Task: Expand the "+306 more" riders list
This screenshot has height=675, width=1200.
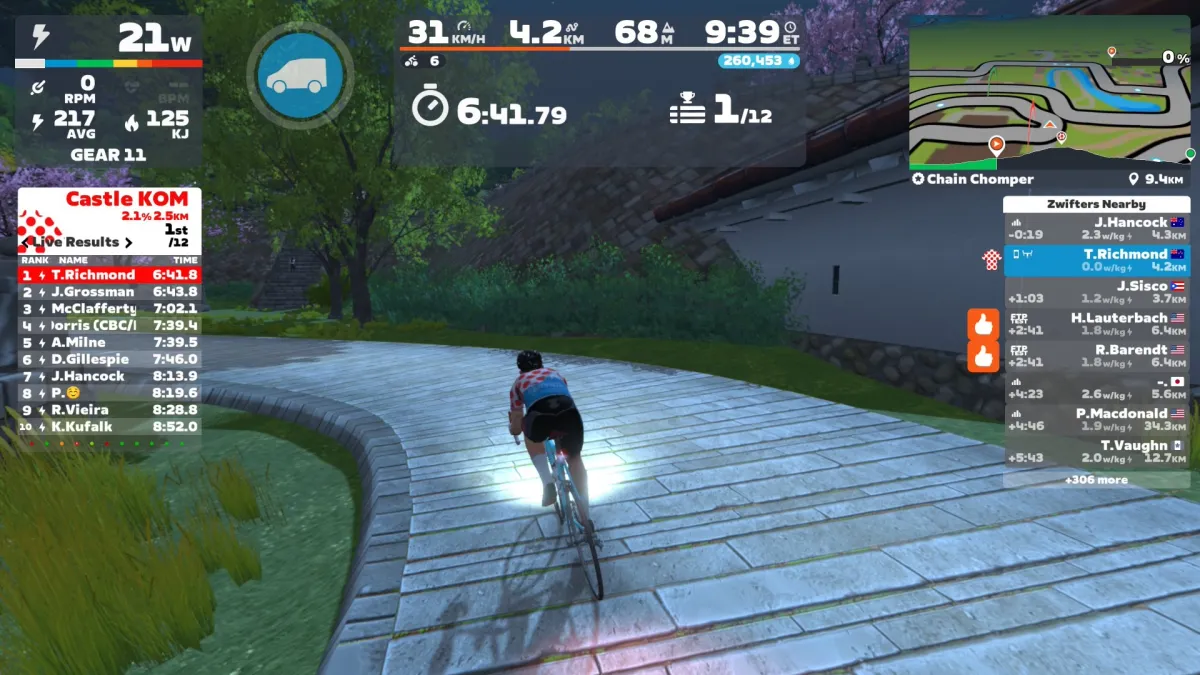Action: [1097, 480]
